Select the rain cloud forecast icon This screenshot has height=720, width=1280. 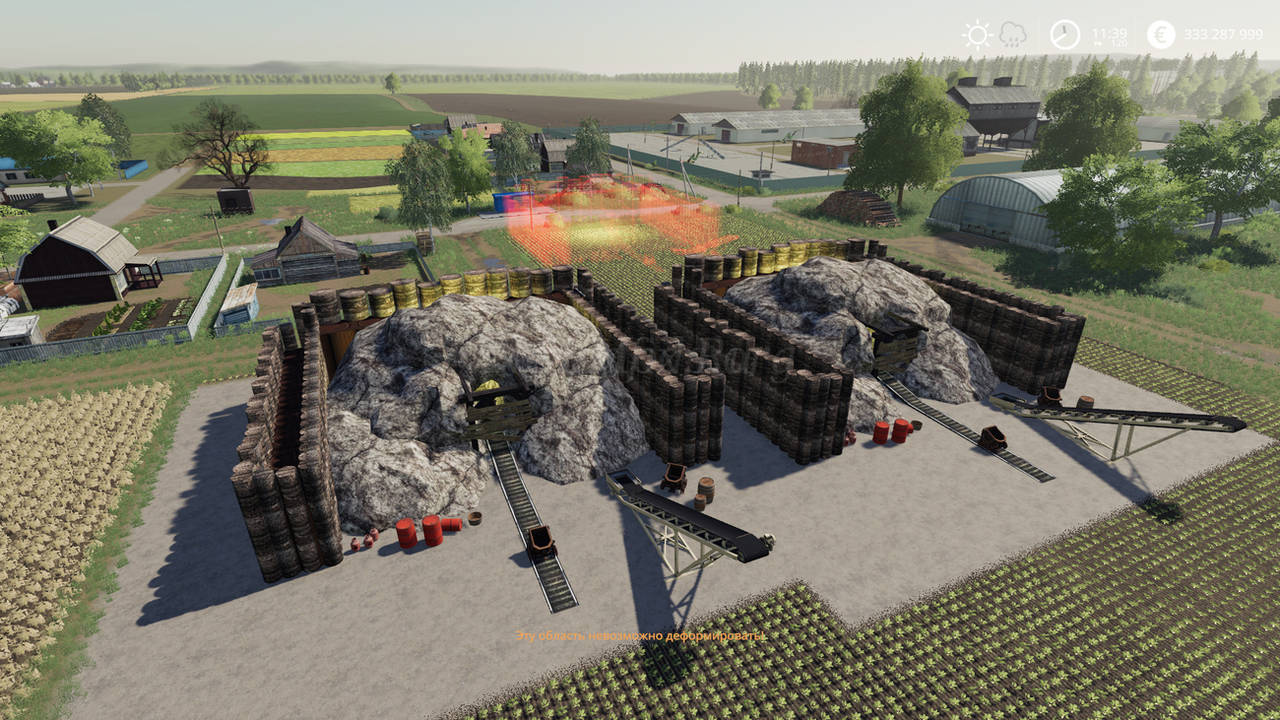tap(1012, 35)
